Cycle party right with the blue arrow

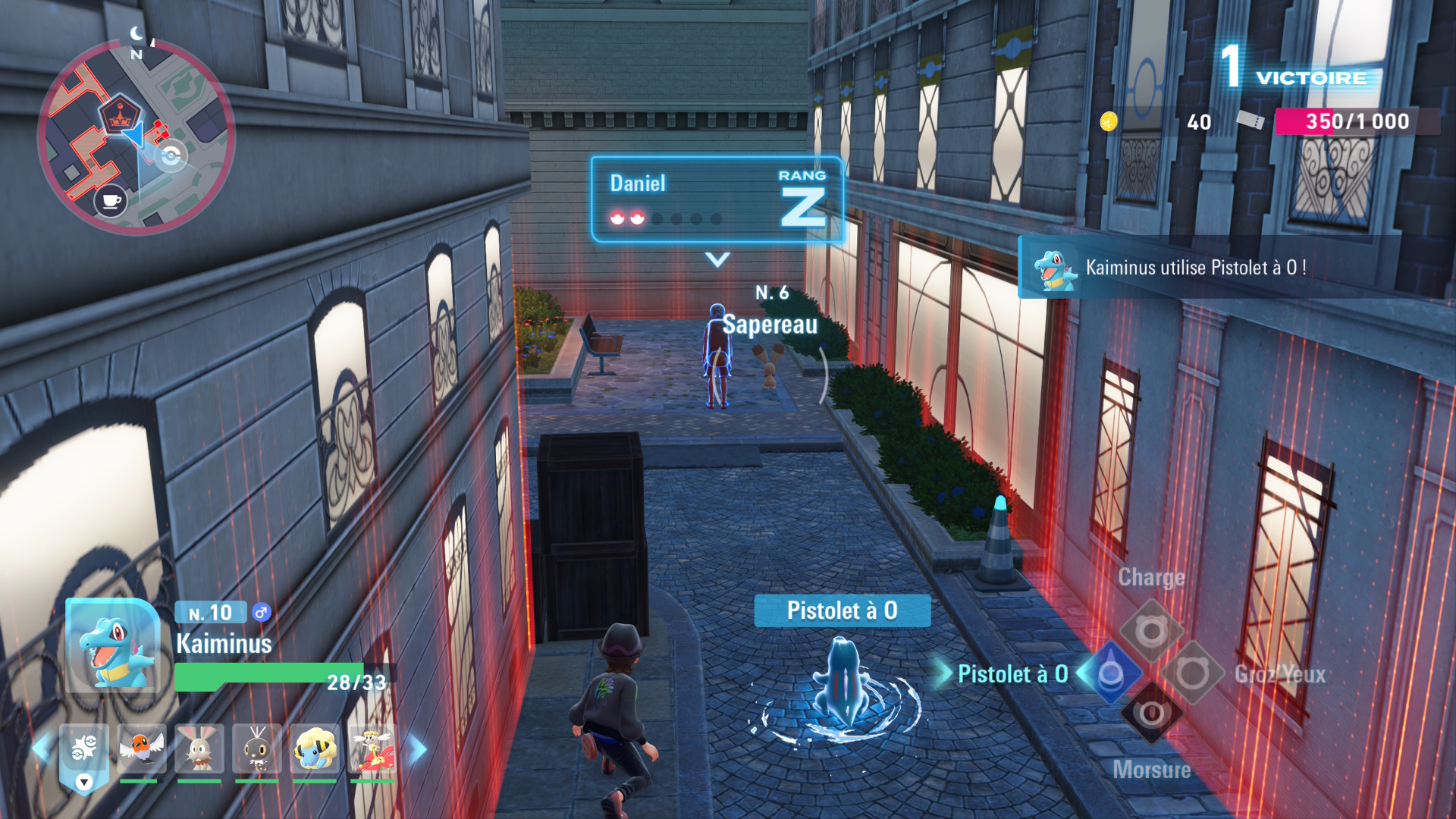pyautogui.click(x=418, y=749)
